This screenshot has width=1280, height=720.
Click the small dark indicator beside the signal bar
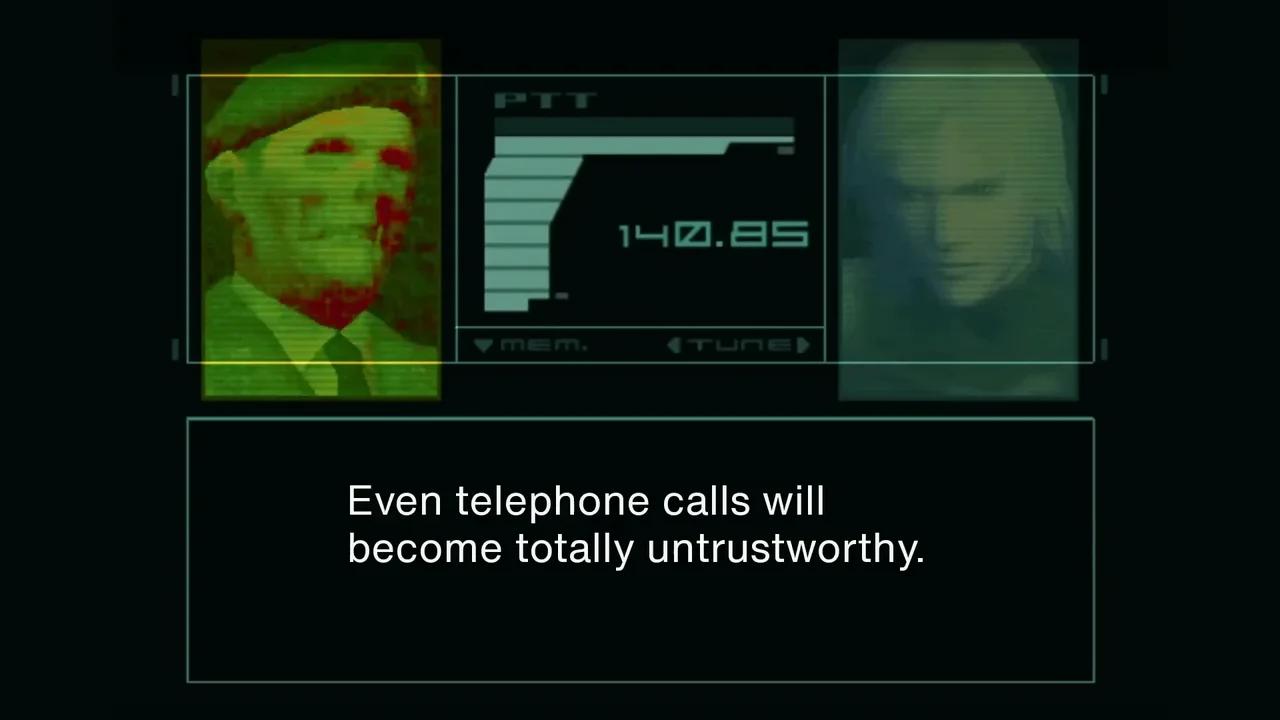[786, 148]
